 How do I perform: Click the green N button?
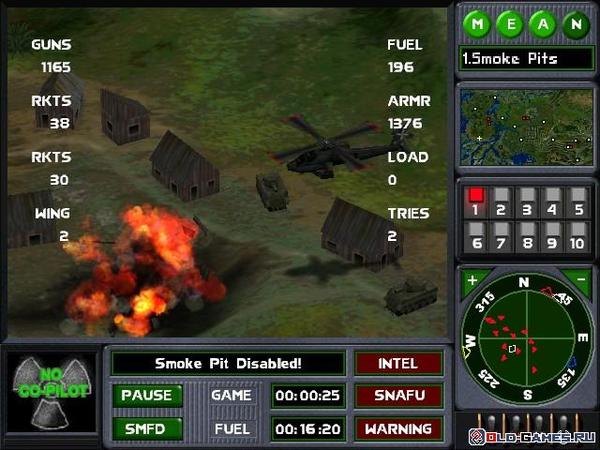[575, 24]
